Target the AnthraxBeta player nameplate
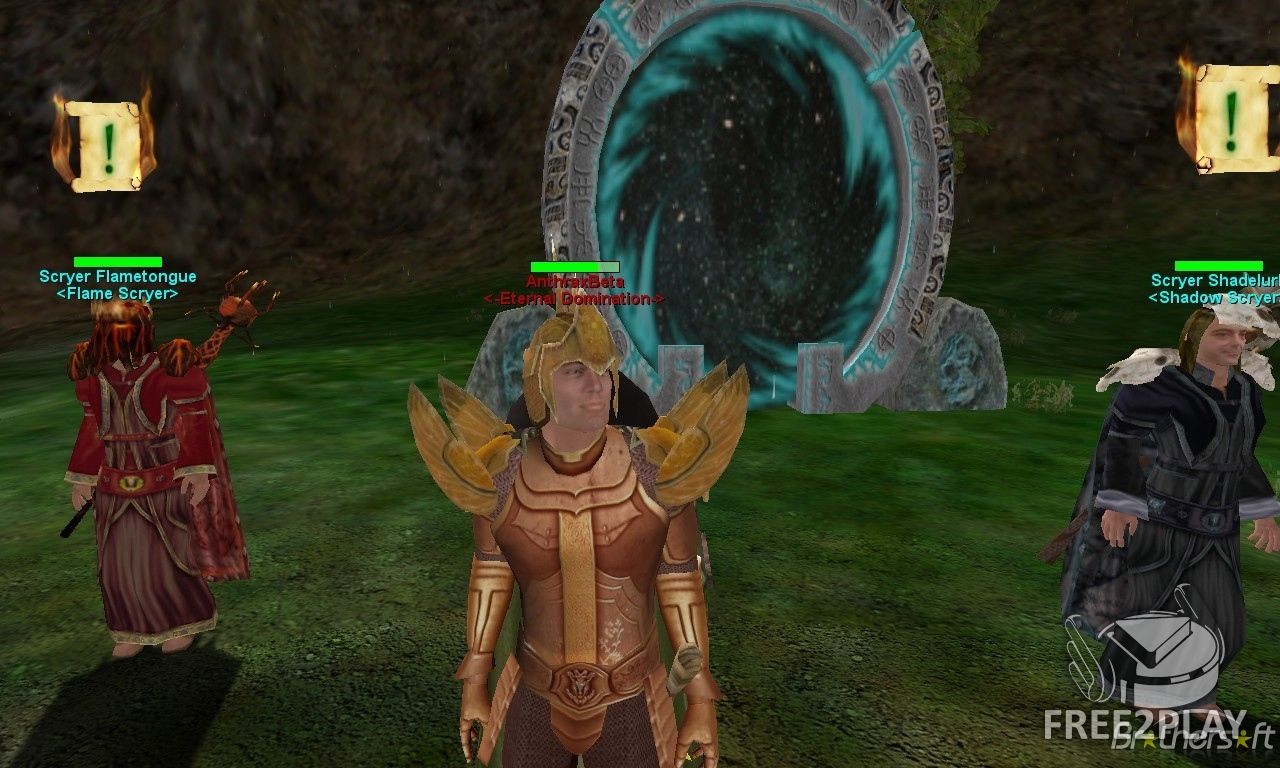This screenshot has height=768, width=1280. pyautogui.click(x=574, y=282)
